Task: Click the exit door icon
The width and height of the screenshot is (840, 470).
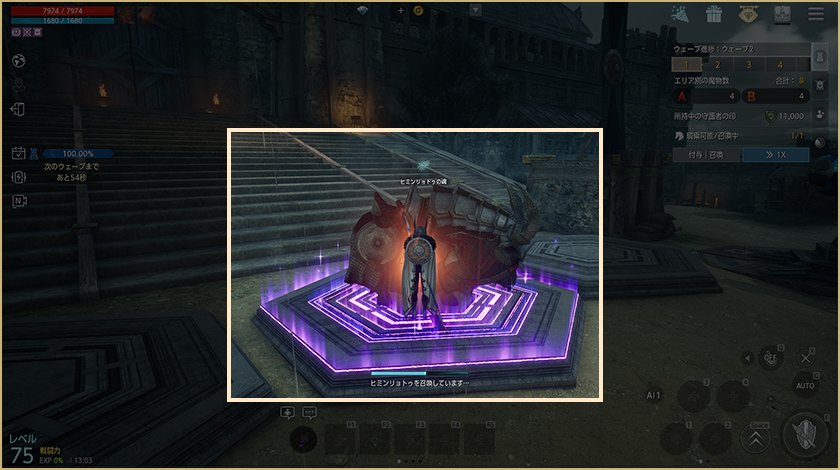Action: (x=18, y=109)
